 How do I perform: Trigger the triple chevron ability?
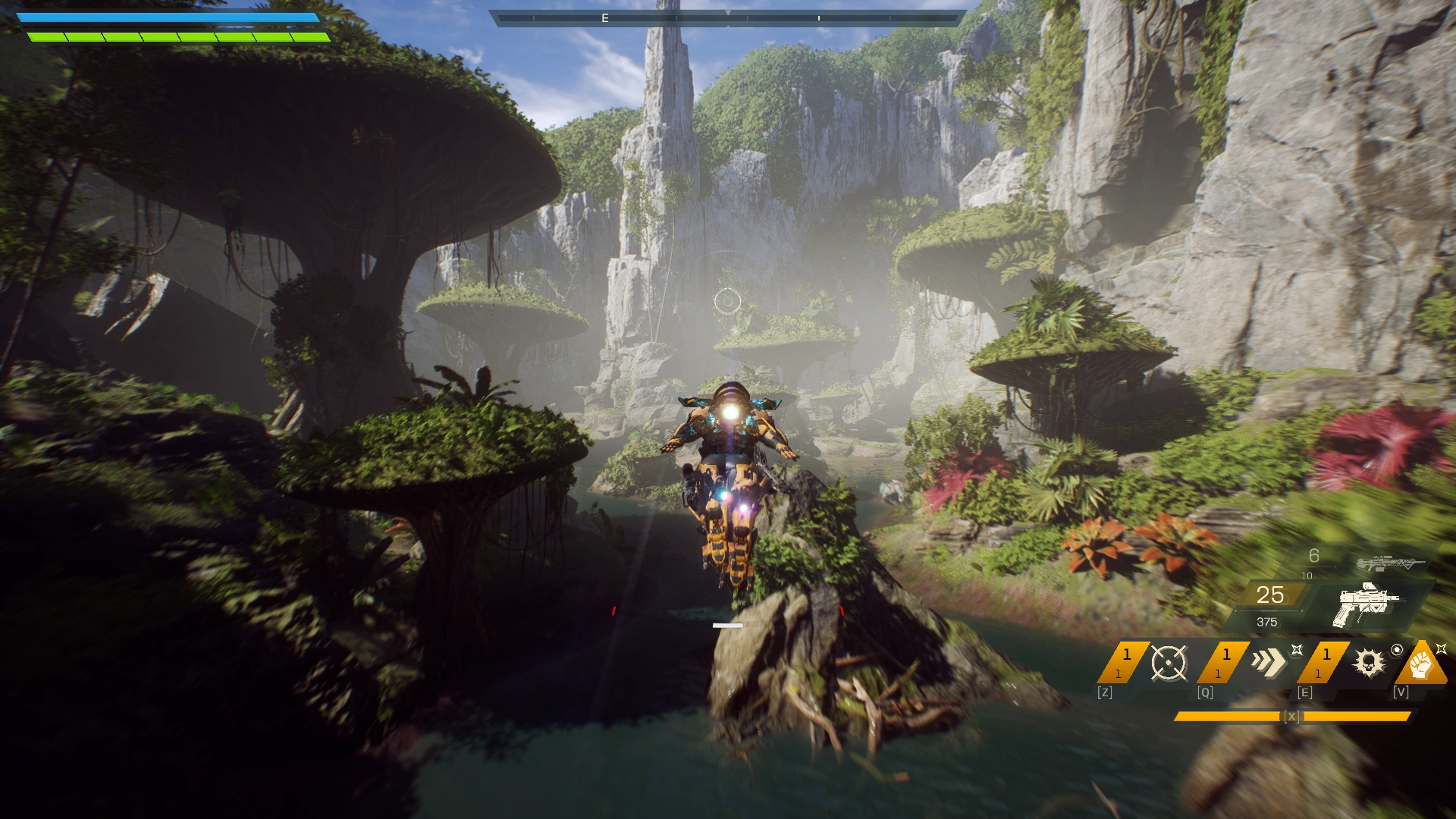coord(1269,662)
